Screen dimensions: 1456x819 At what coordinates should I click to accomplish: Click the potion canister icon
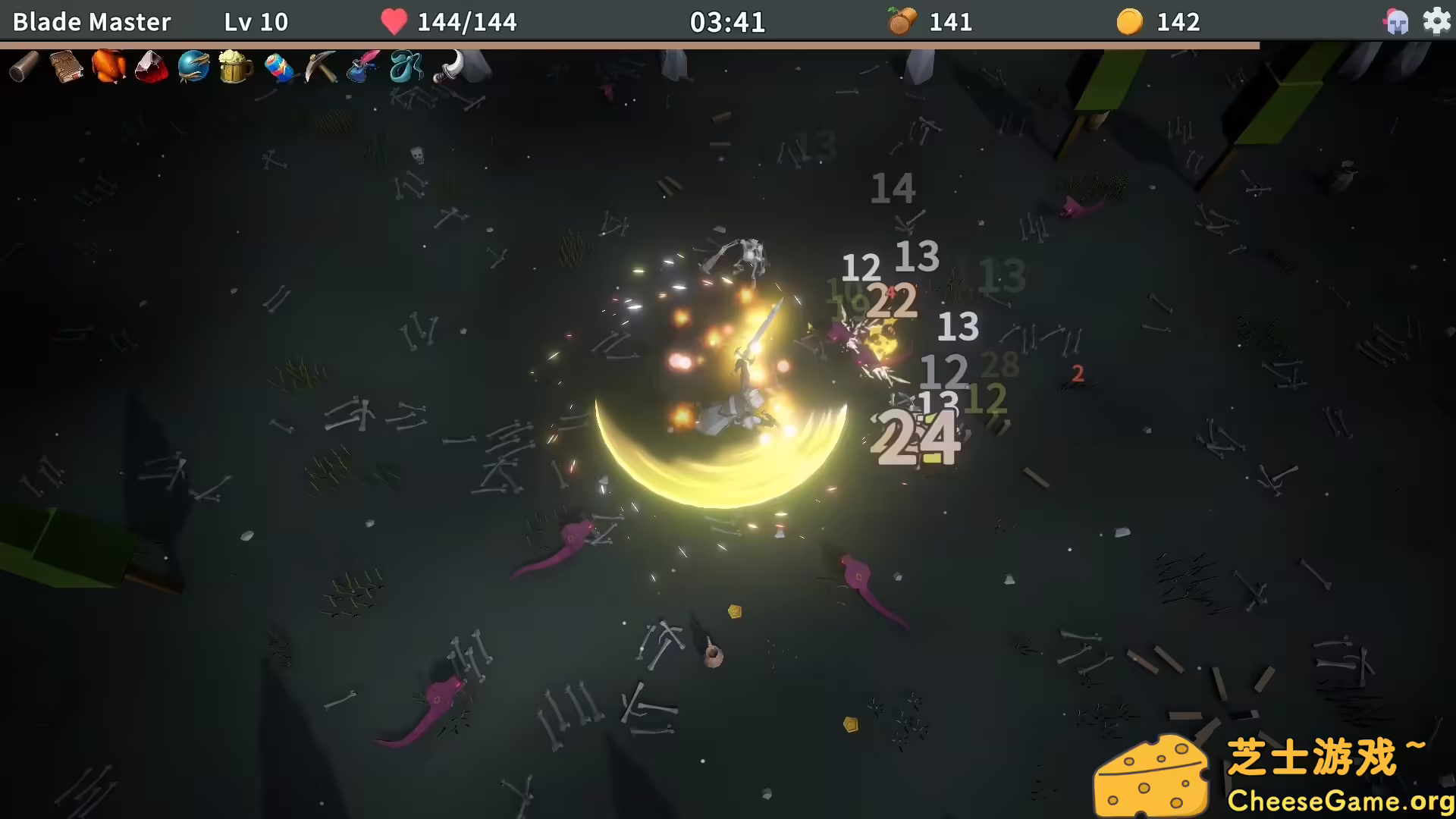click(278, 68)
